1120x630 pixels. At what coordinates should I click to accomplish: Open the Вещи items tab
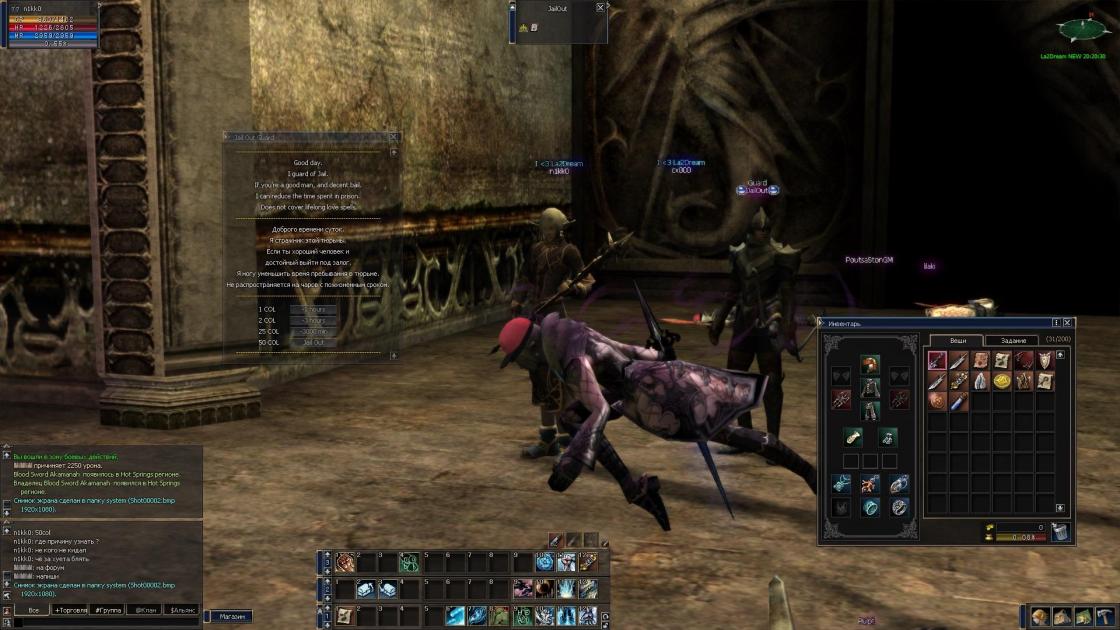(957, 341)
